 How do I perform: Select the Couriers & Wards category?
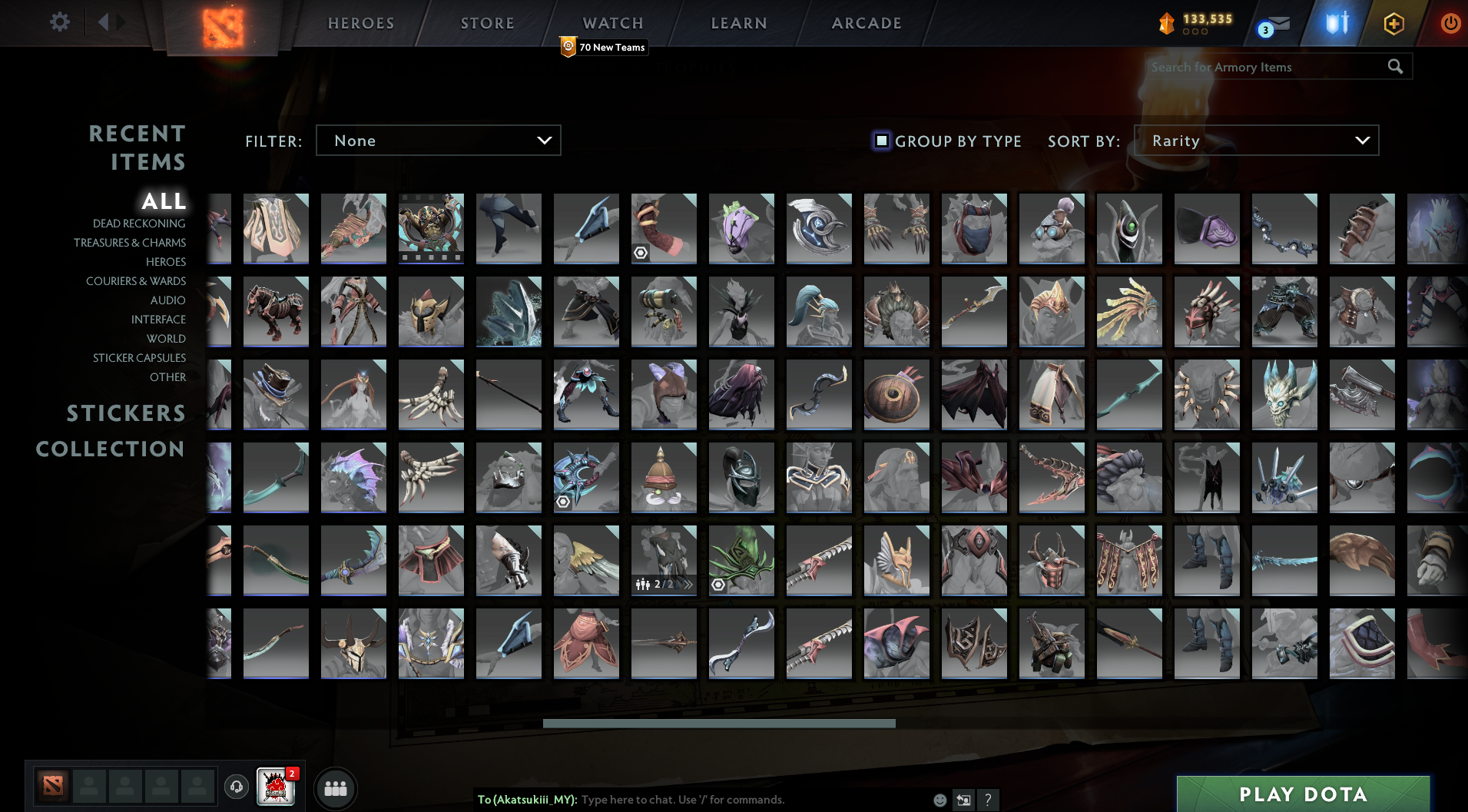135,281
